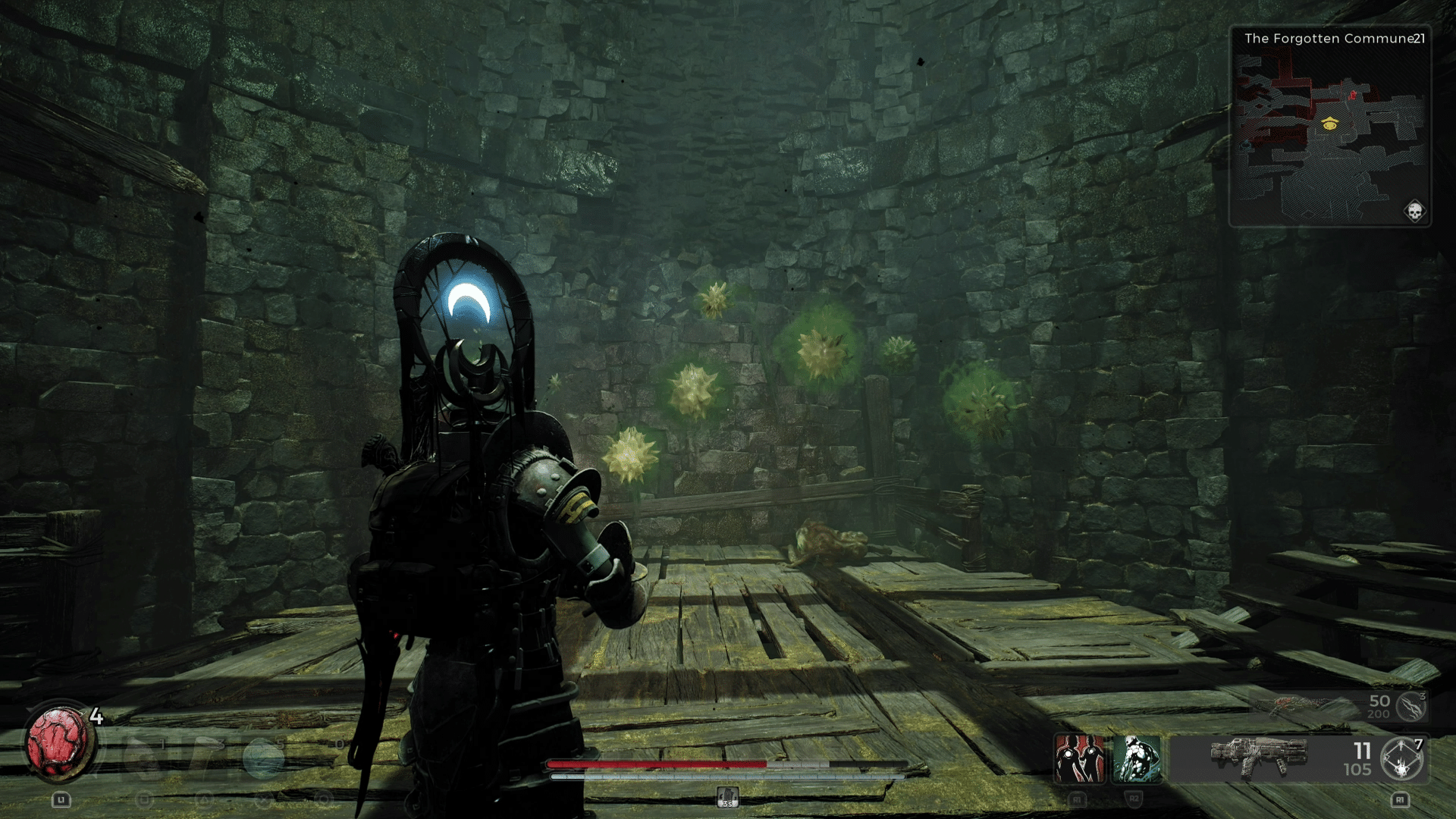Use the faded blue orb consumable
Viewport: 1456px width, 819px height.
[x=262, y=757]
